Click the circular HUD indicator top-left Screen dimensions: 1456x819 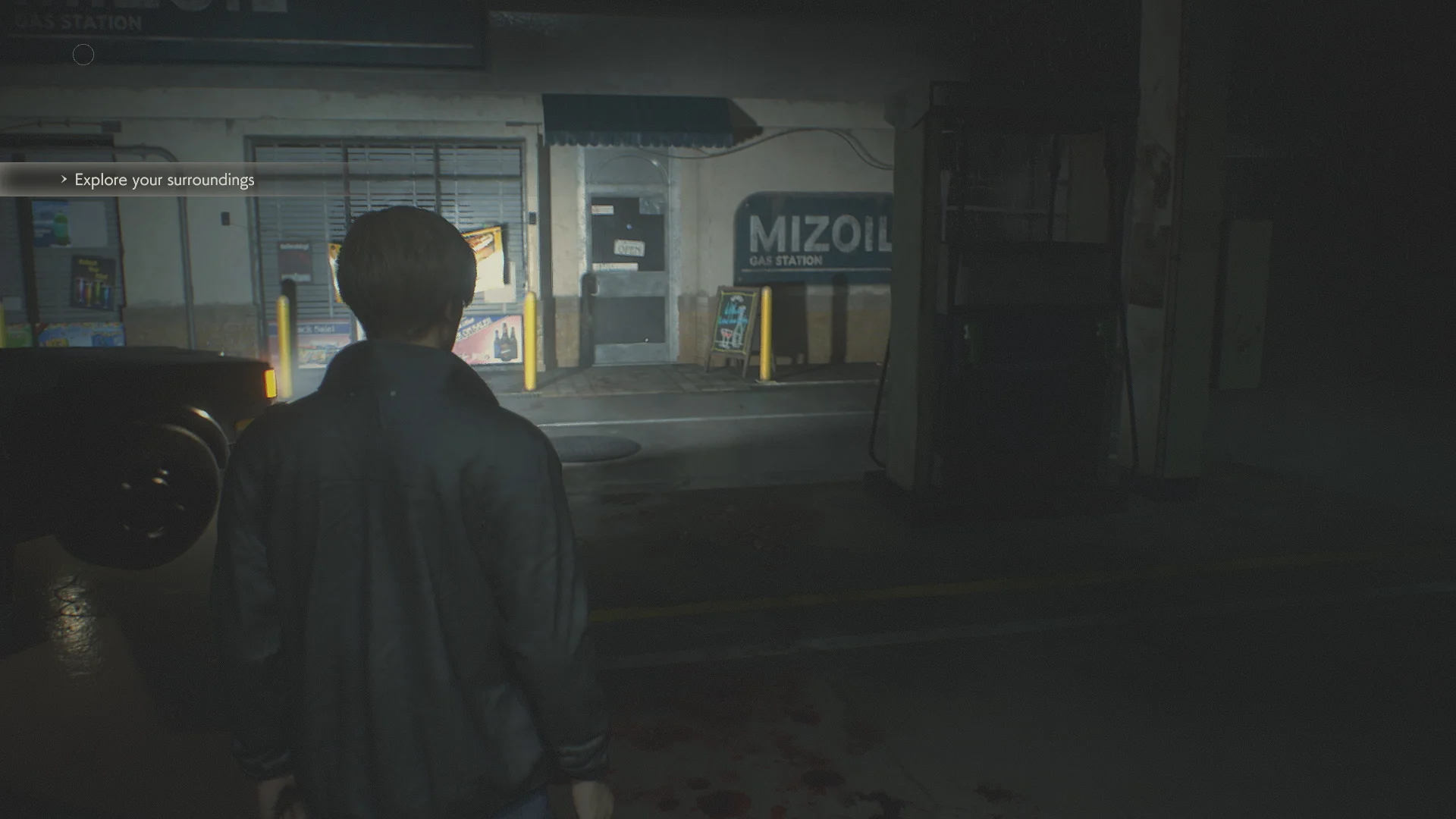click(83, 55)
